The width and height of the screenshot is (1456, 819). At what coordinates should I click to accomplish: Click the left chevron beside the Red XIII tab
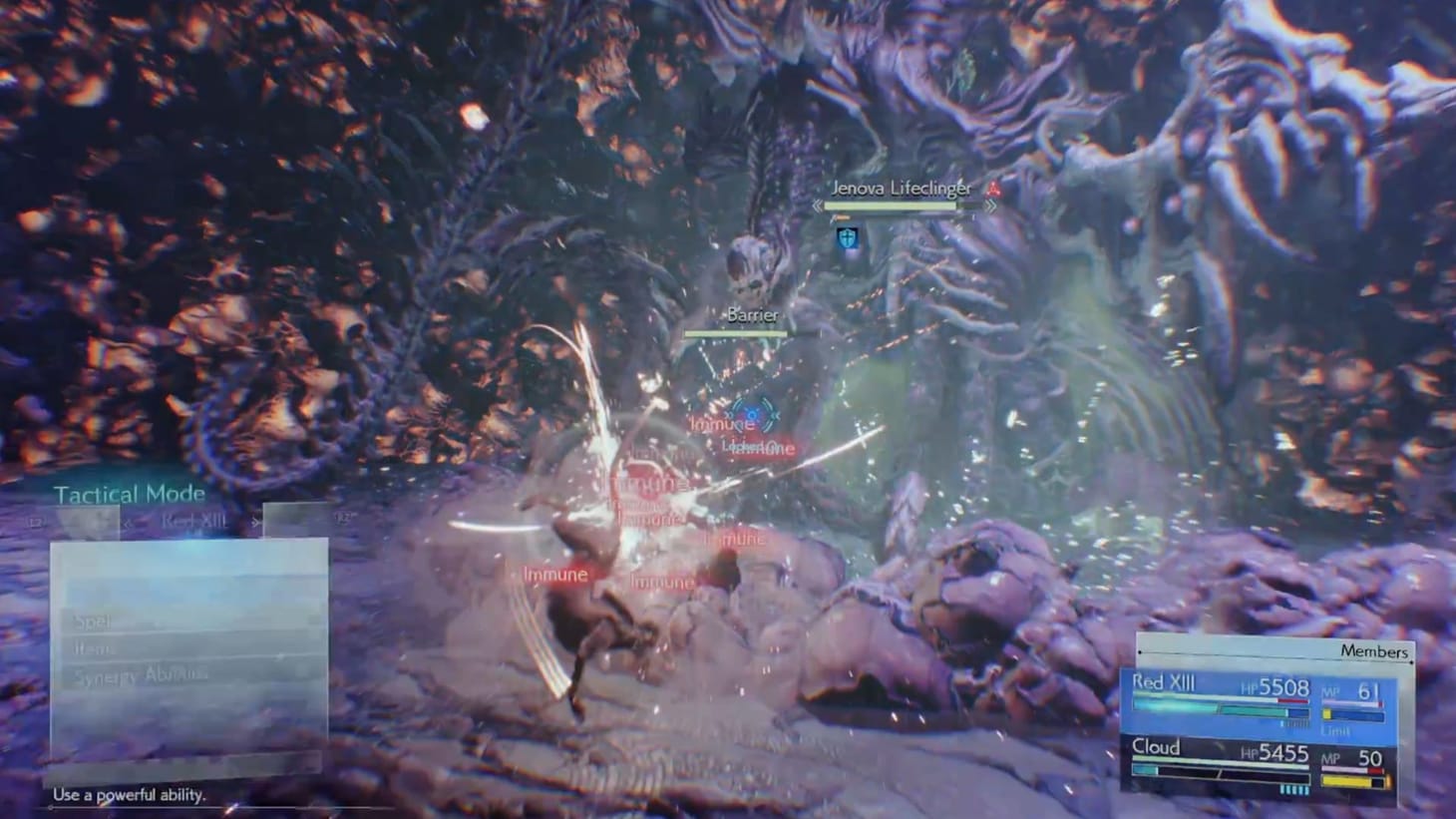[x=130, y=520]
